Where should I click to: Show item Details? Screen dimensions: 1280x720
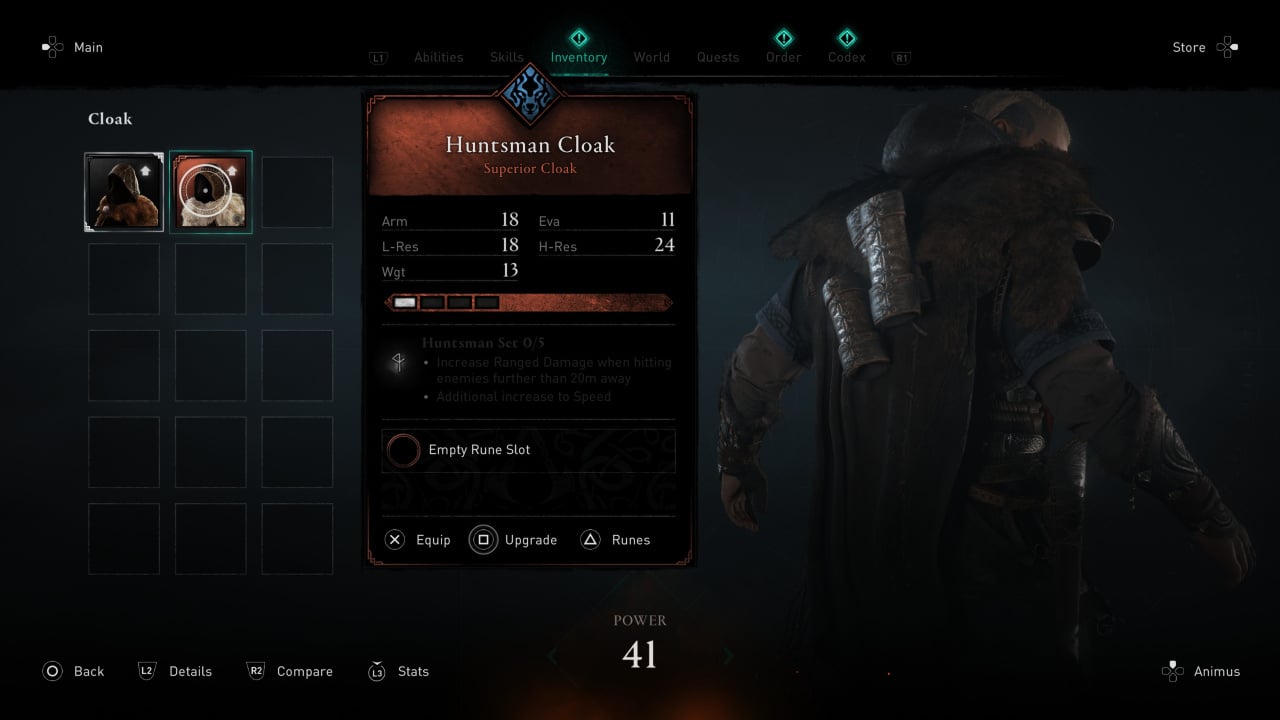coord(176,671)
